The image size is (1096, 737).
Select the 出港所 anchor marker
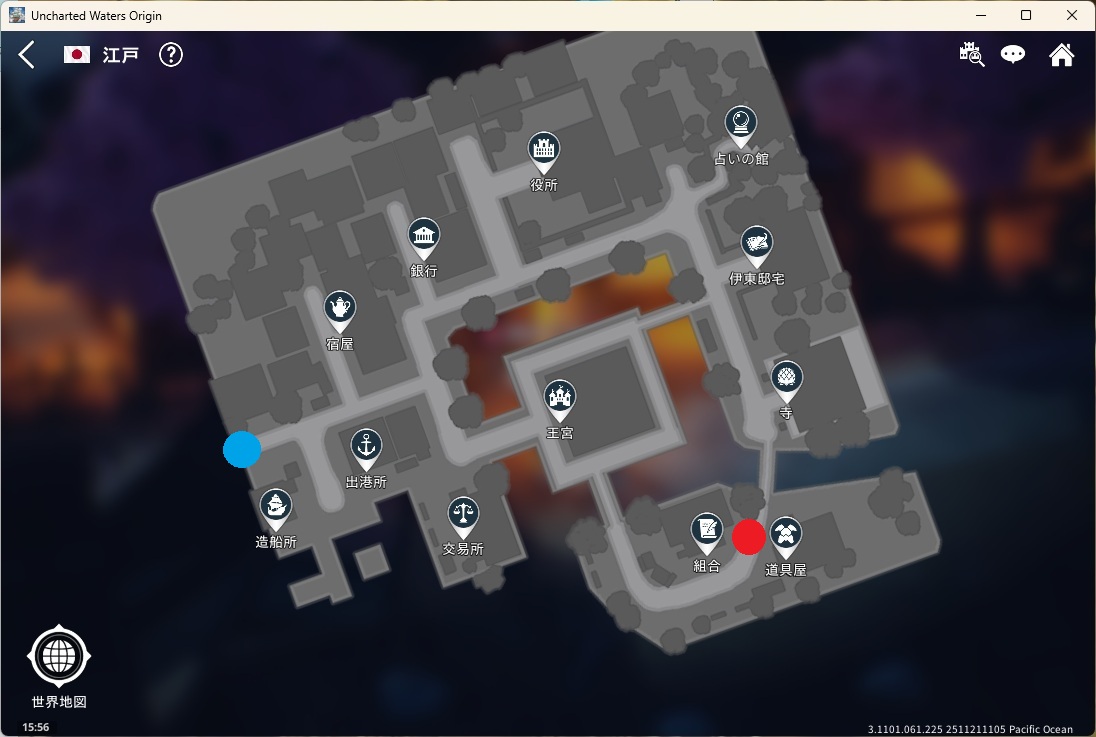click(366, 448)
